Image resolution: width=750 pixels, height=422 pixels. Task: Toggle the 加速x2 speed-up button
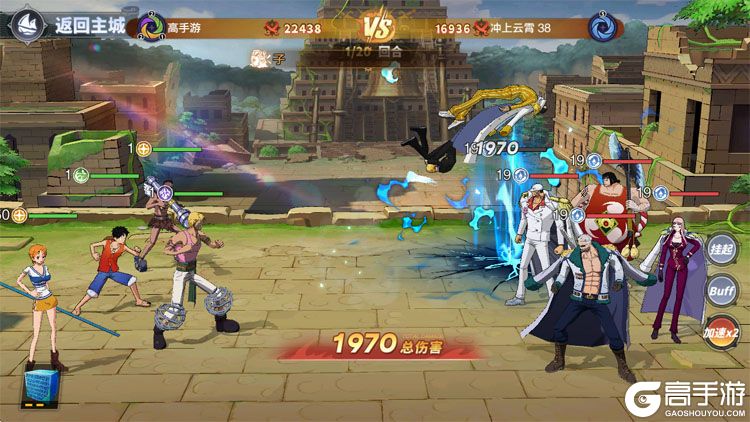coord(721,332)
